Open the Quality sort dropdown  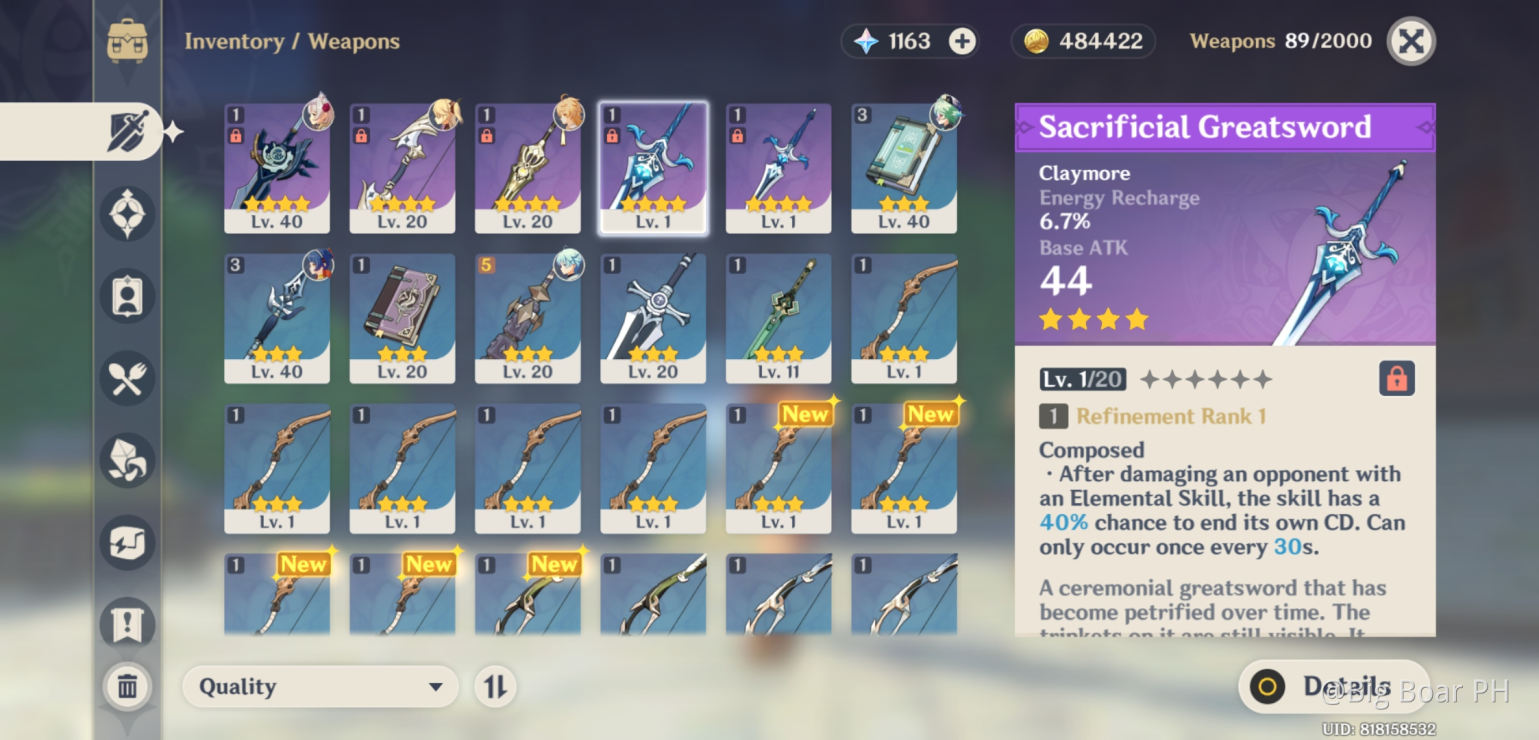[320, 686]
